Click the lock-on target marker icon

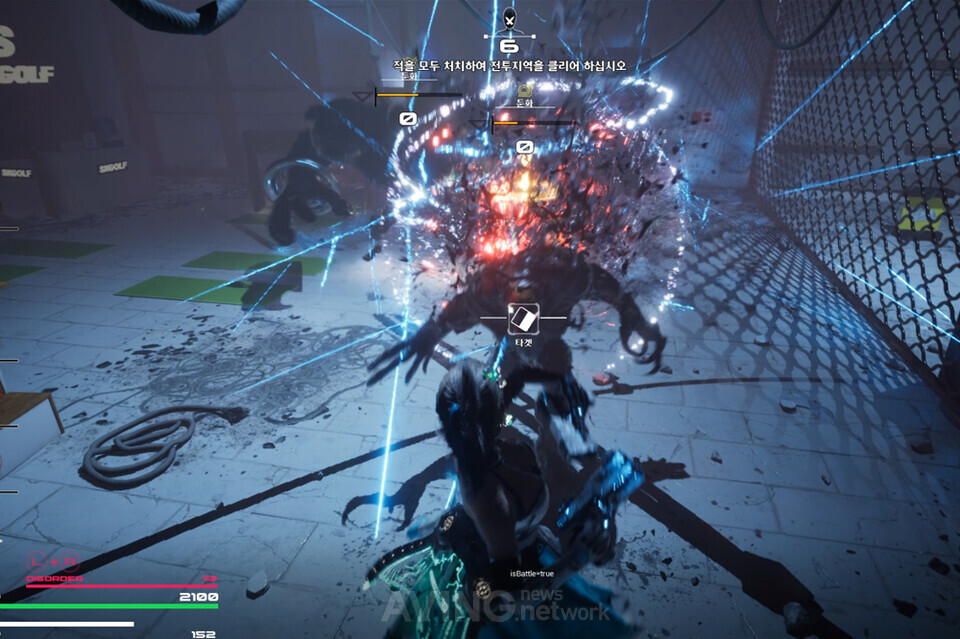point(524,319)
